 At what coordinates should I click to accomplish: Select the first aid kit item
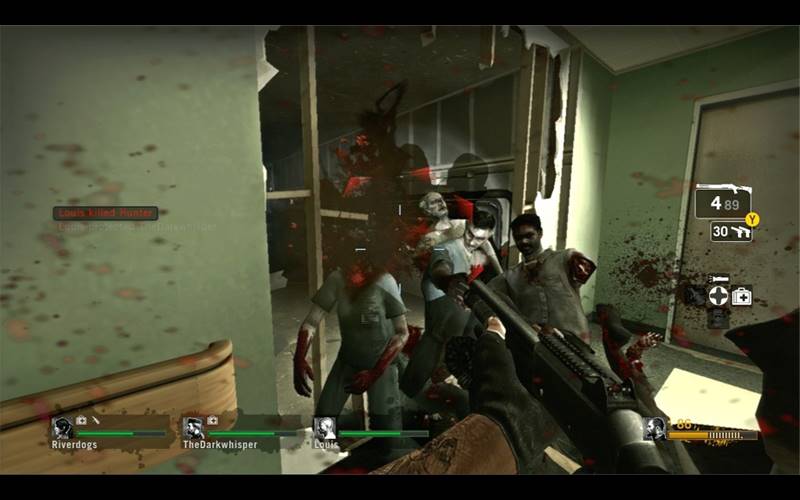pos(742,296)
